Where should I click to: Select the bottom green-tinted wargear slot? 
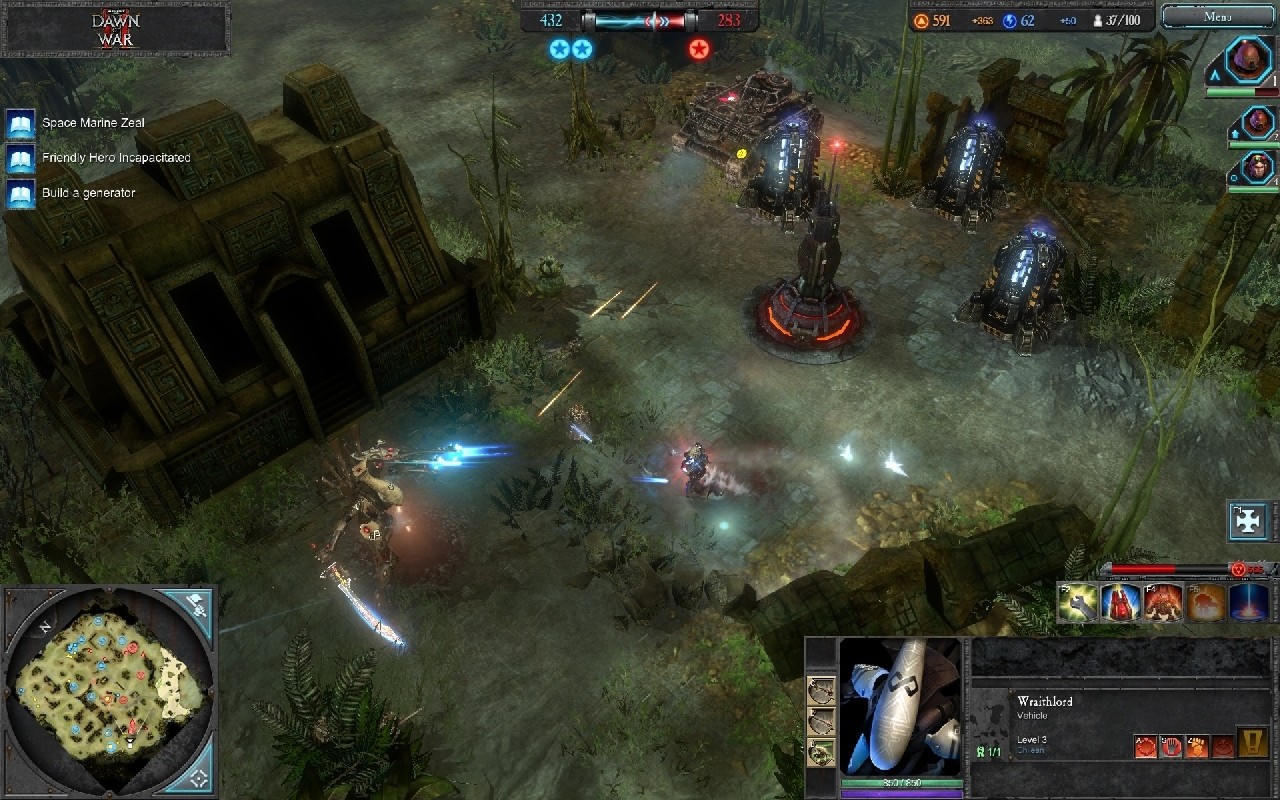(822, 751)
